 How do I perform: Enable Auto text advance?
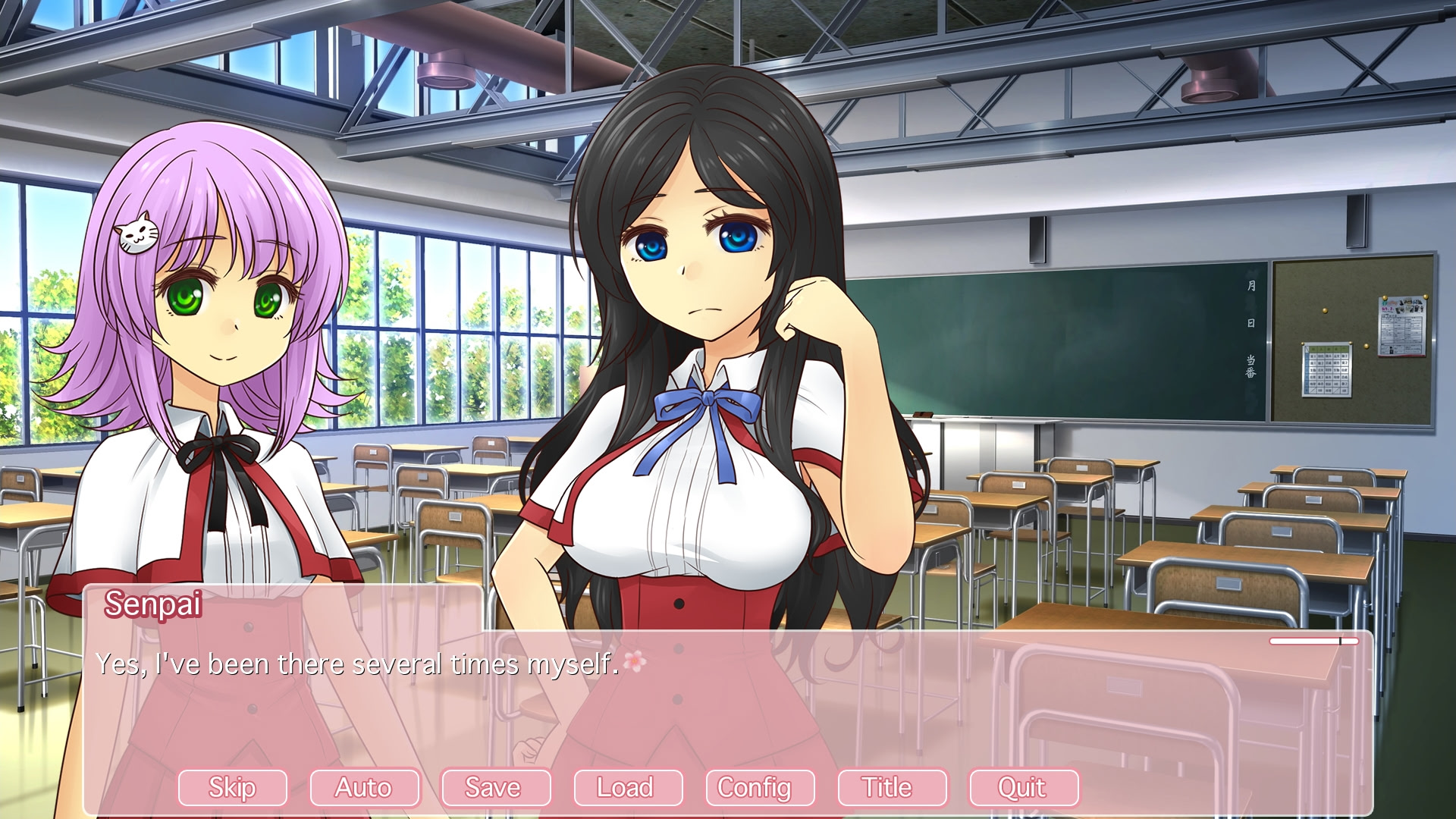[364, 788]
